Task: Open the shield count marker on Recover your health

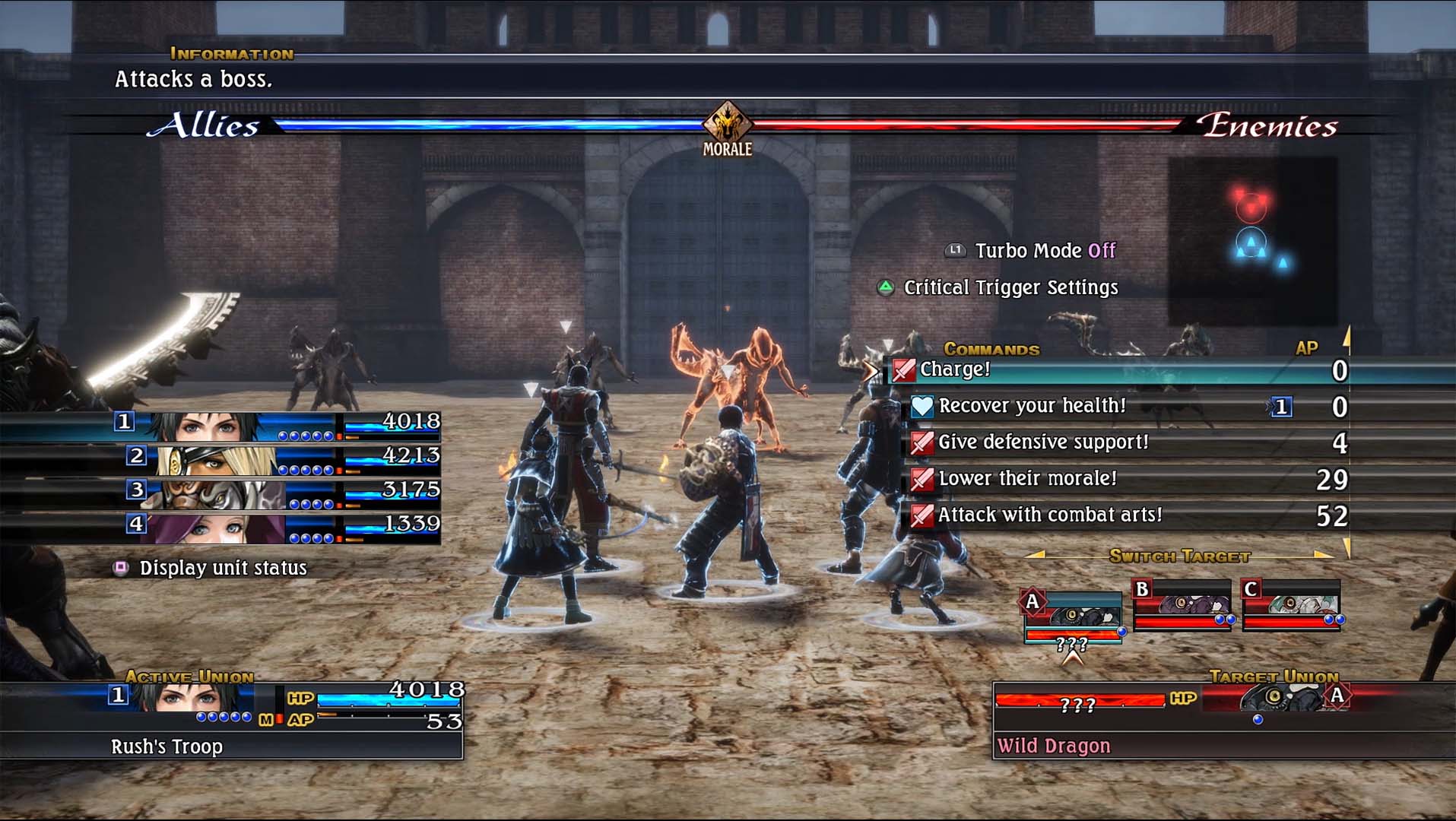Action: (x=1281, y=406)
